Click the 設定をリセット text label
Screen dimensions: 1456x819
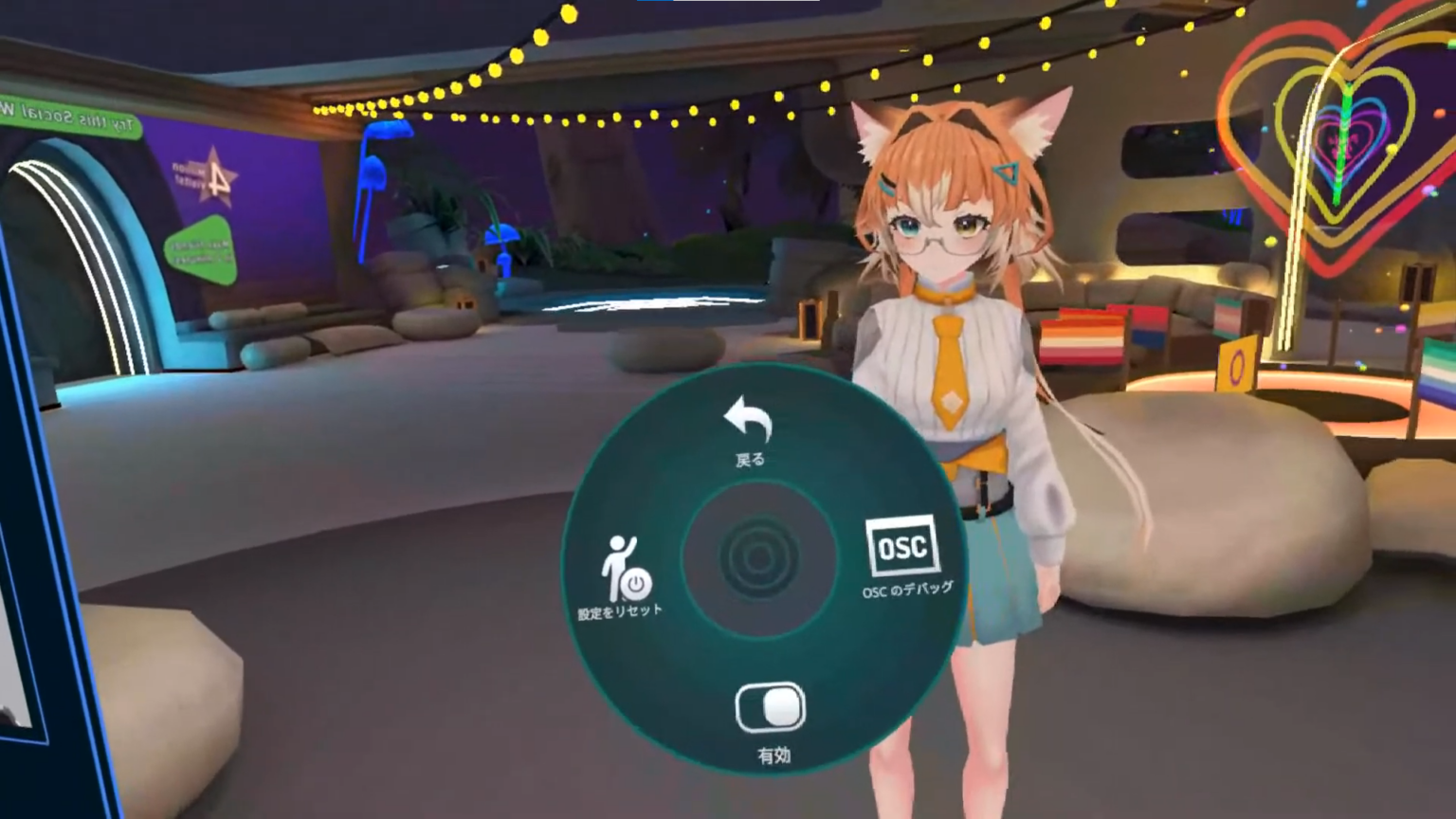coord(623,612)
